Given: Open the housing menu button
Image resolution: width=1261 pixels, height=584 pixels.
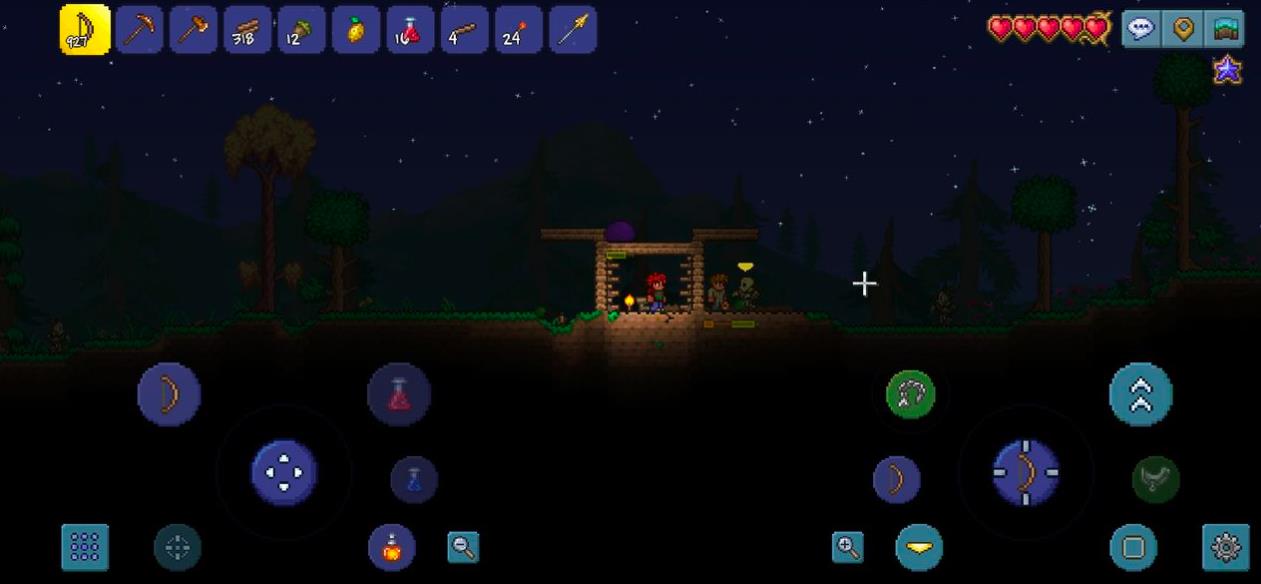Looking at the screenshot, I should coord(1226,29).
